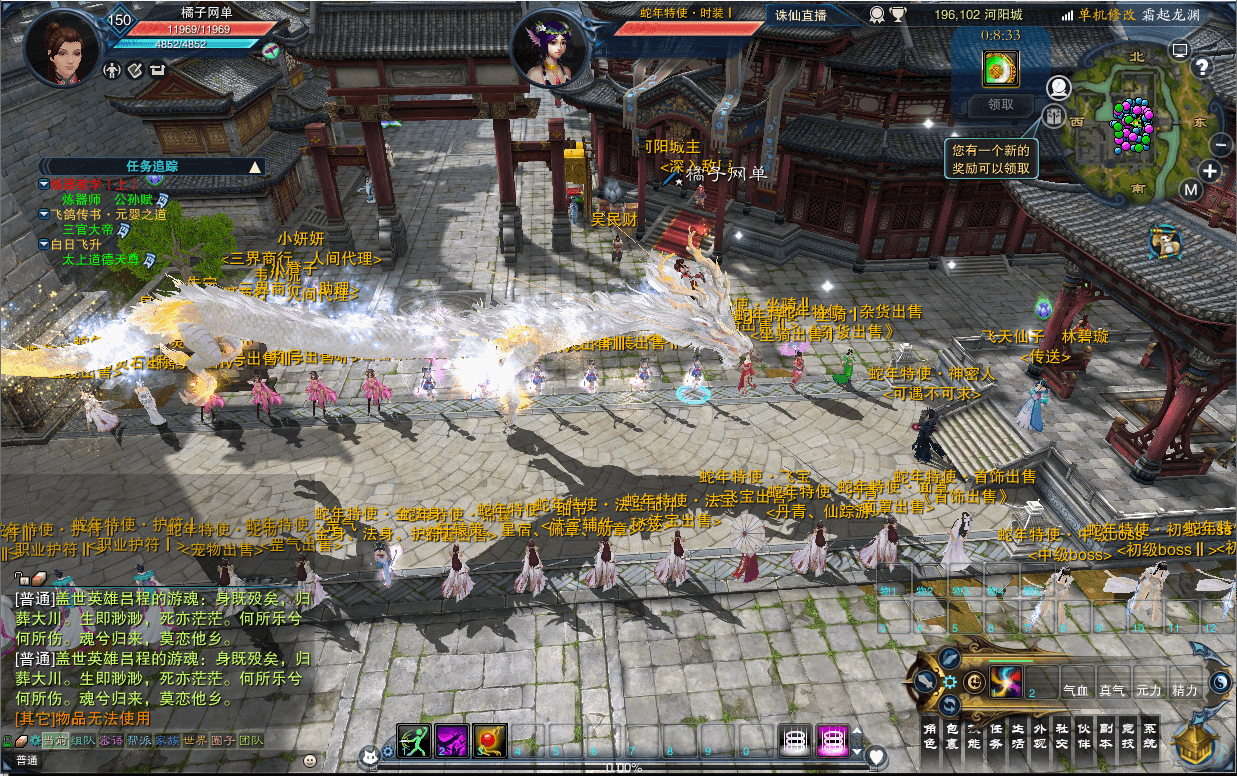
Task: Activate the green archer skill icon
Action: (x=414, y=741)
